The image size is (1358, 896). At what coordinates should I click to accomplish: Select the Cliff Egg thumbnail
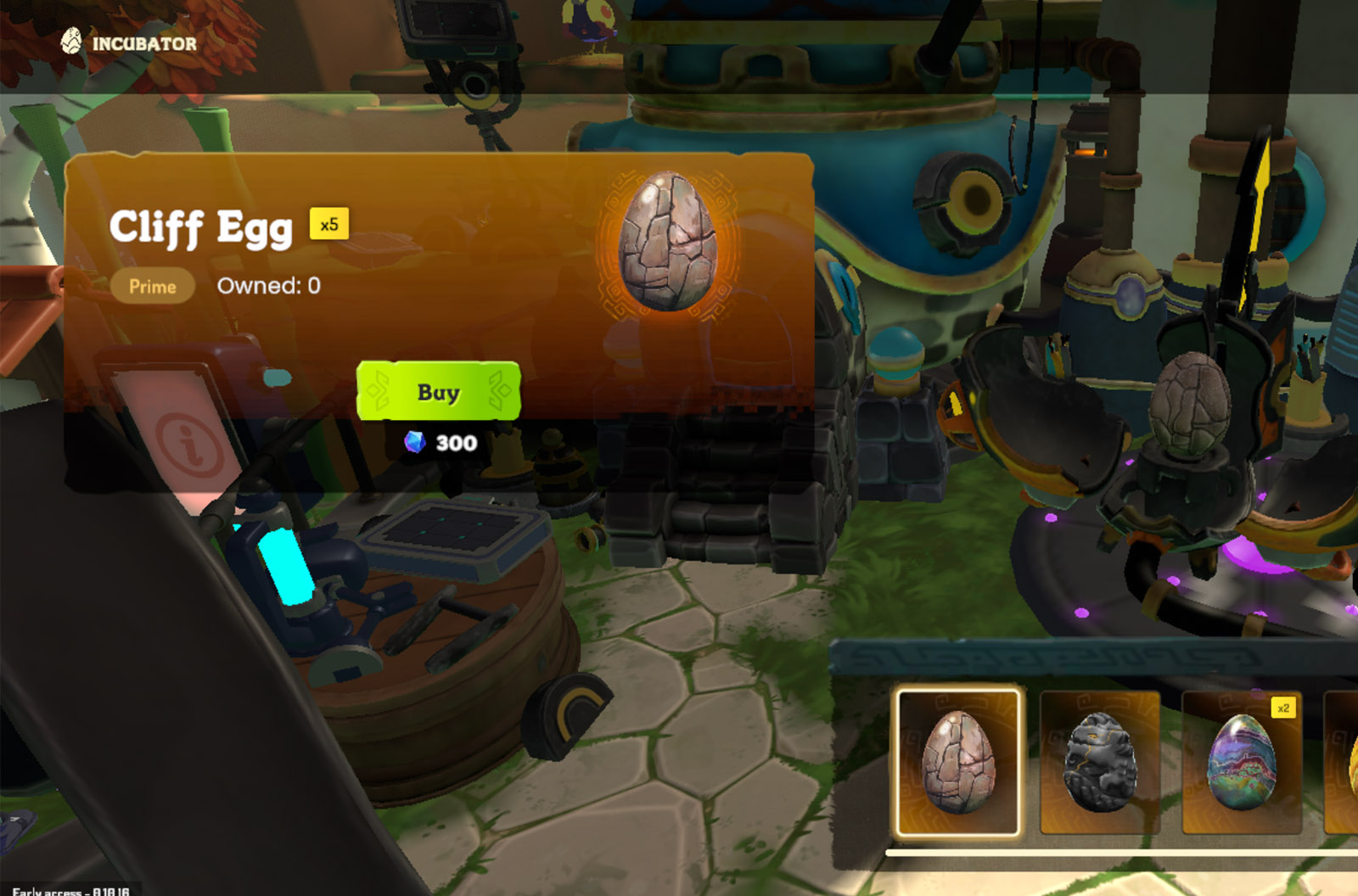958,761
